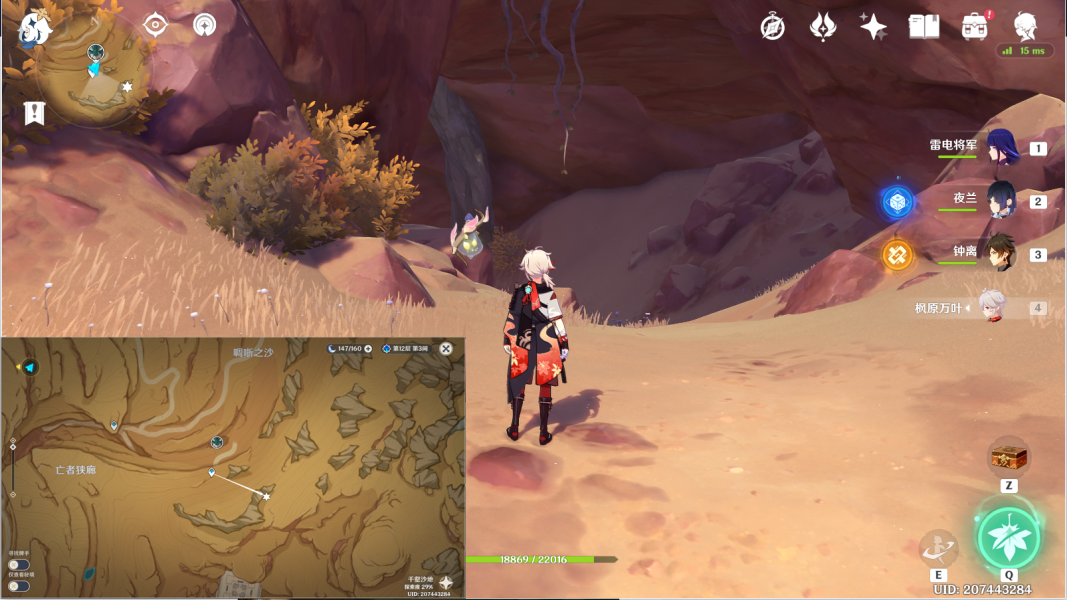Switch to party member 夜兰
Image resolution: width=1067 pixels, height=600 pixels.
point(1001,199)
